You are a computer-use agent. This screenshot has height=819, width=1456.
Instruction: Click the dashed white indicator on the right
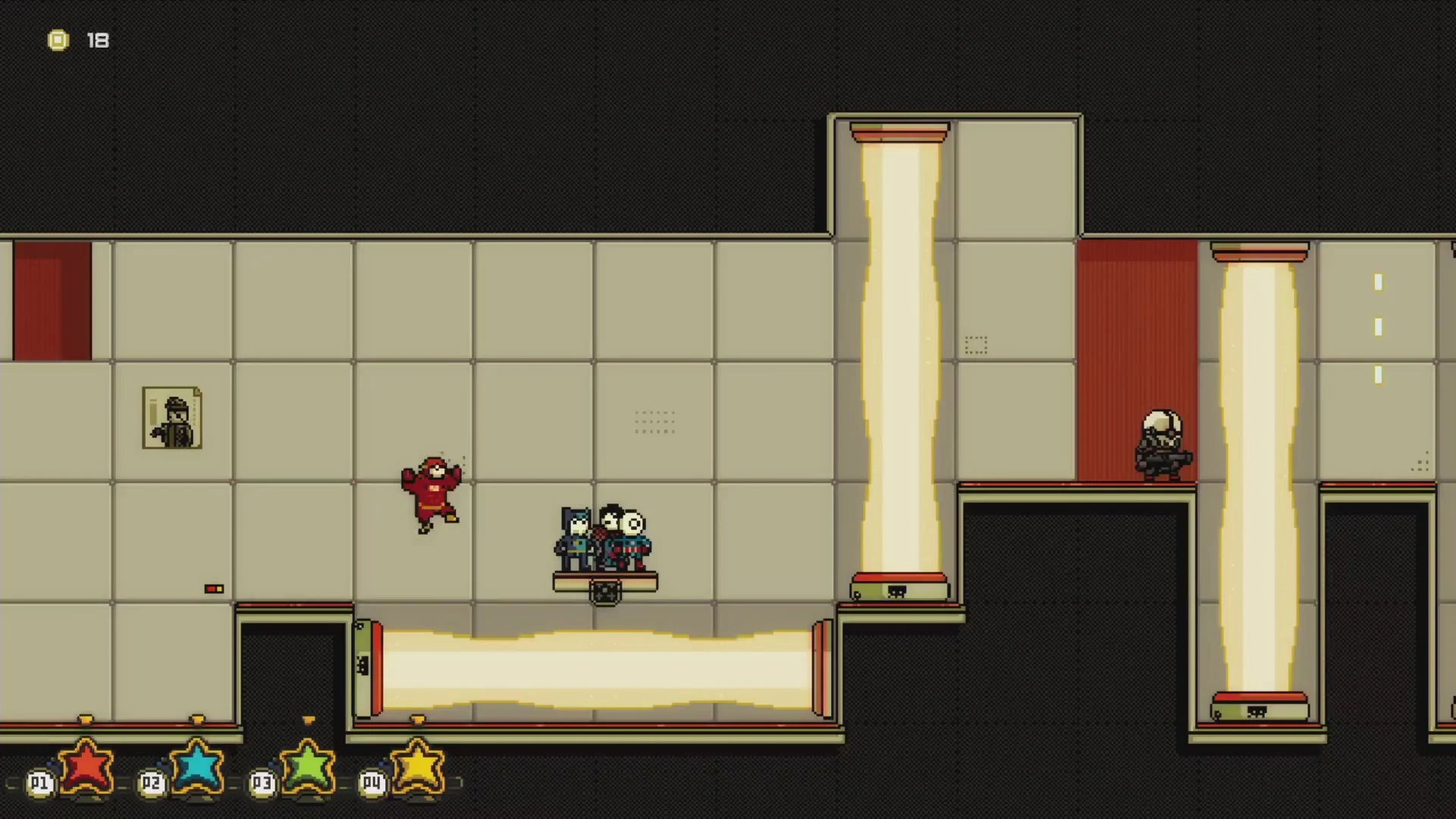(1378, 328)
